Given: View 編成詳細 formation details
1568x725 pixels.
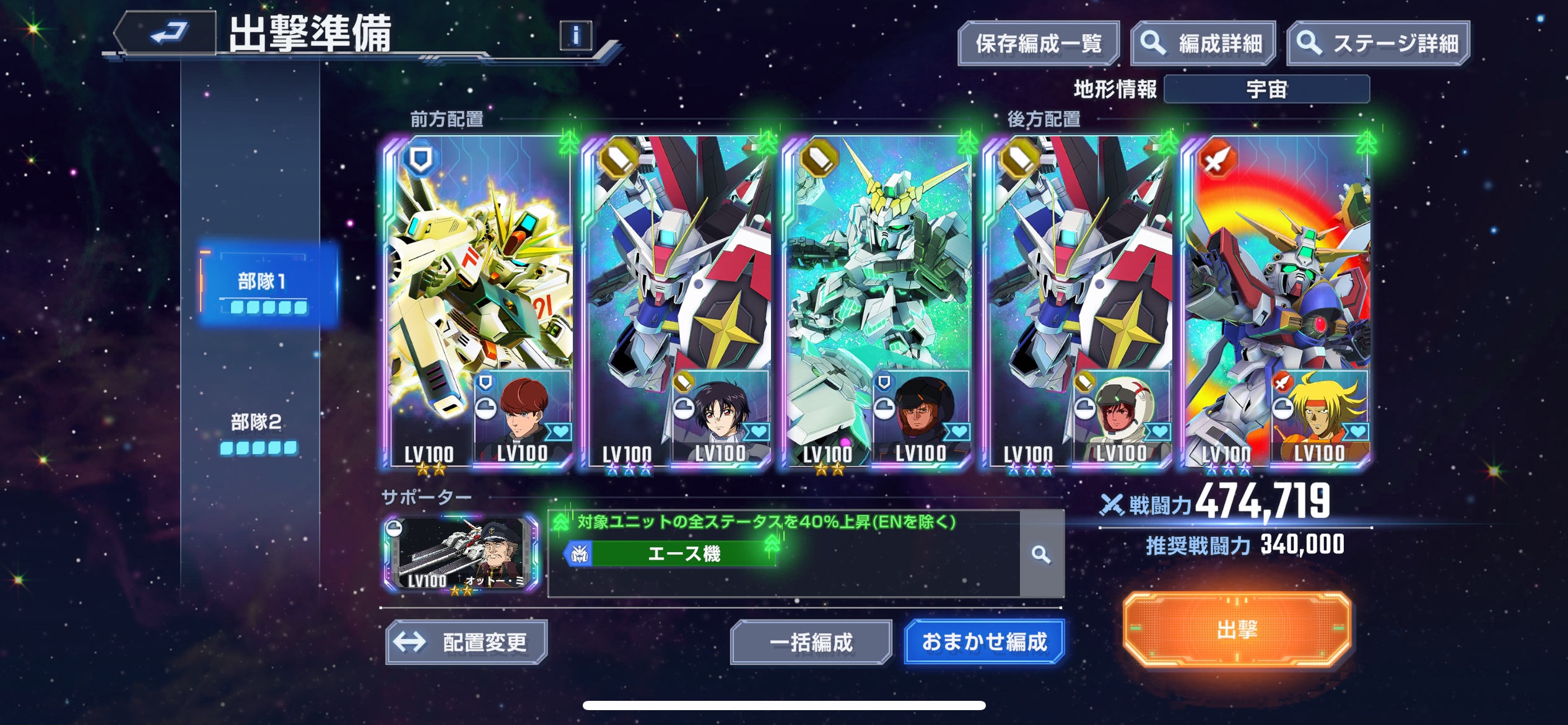Looking at the screenshot, I should pos(1203,43).
